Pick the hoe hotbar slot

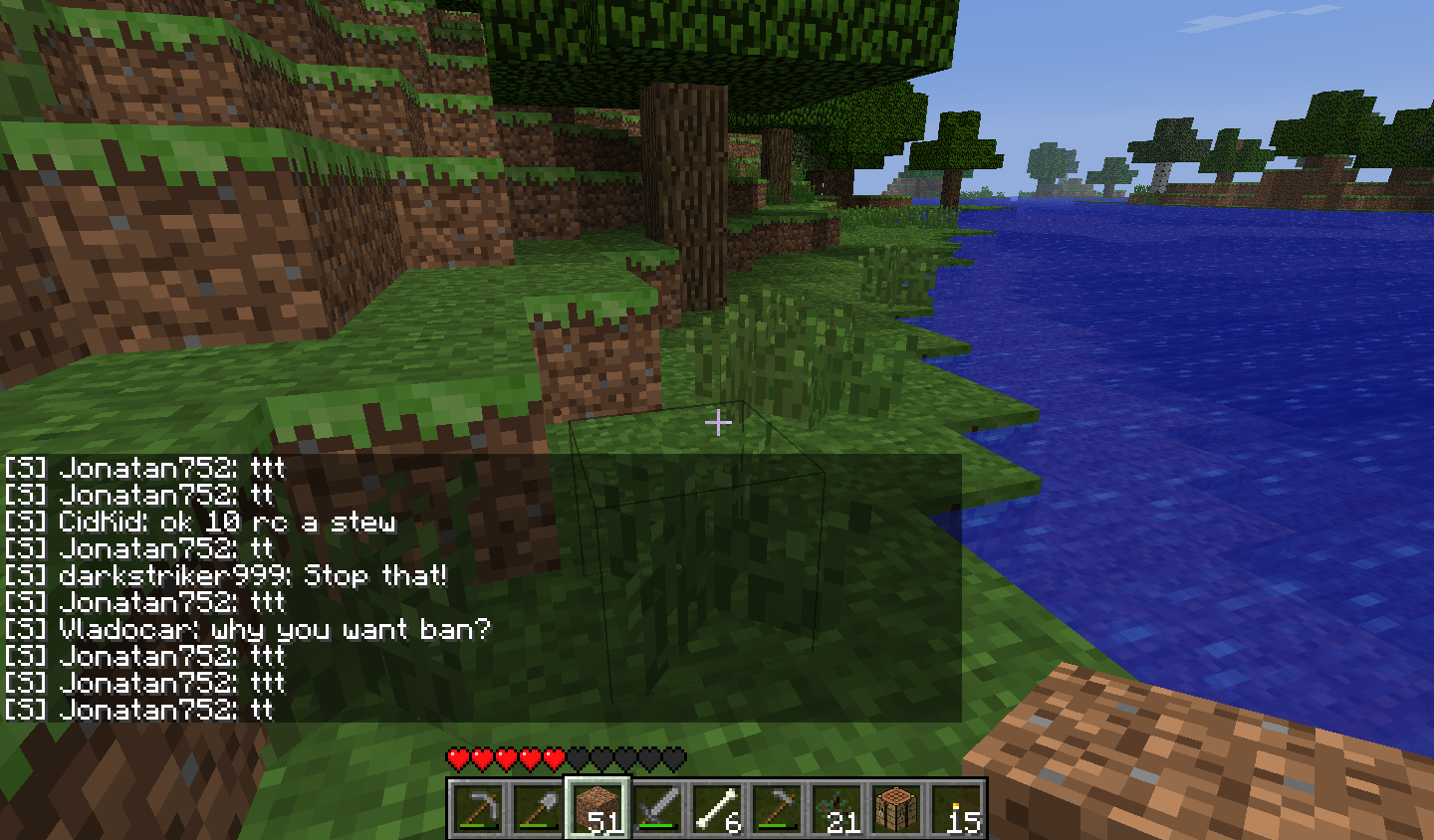pyautogui.click(x=777, y=808)
